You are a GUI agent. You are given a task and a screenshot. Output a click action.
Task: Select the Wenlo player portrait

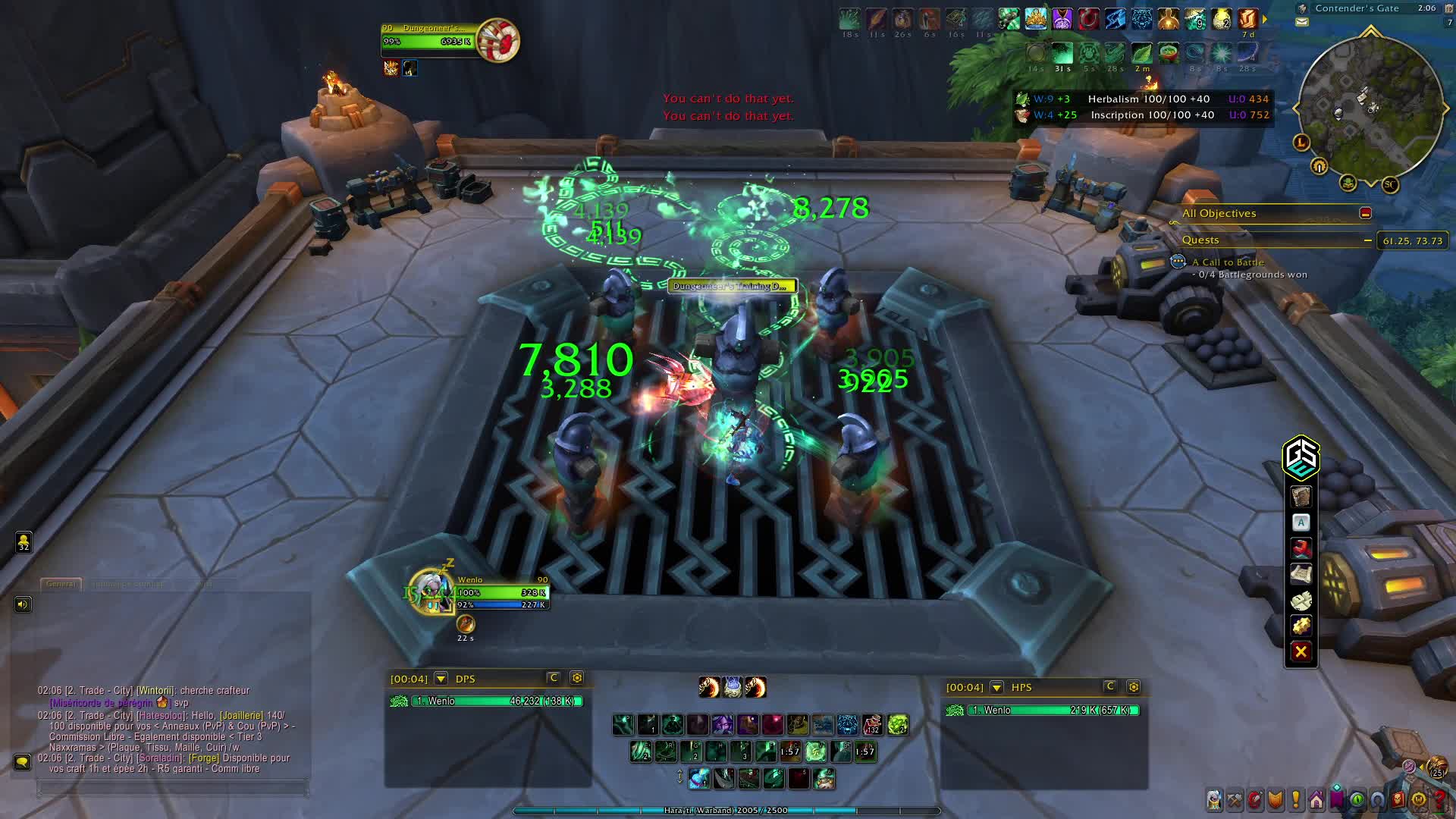point(430,591)
